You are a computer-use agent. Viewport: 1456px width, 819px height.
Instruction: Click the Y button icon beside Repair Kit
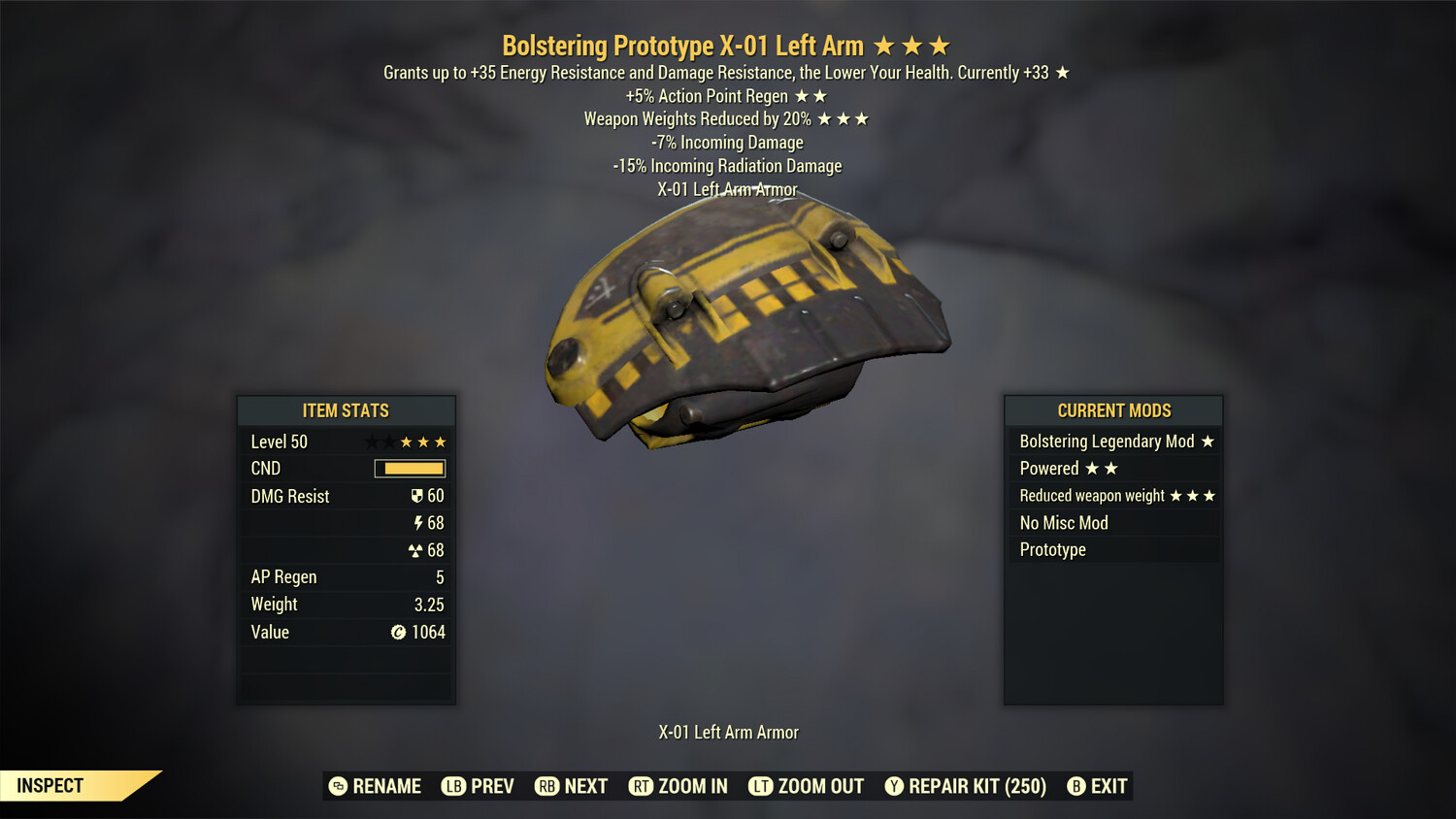click(894, 786)
